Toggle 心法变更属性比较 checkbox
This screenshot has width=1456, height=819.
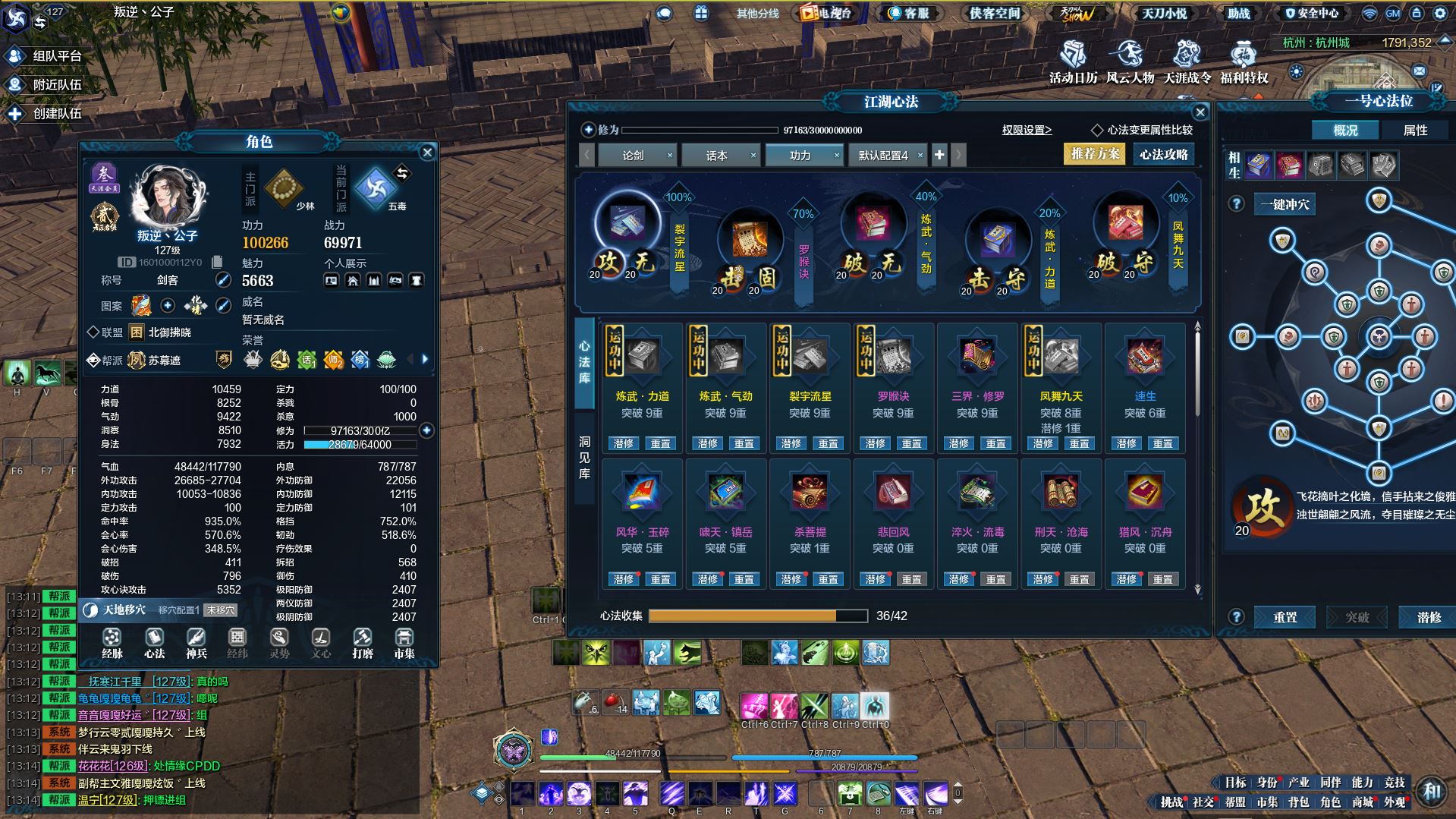click(1097, 130)
